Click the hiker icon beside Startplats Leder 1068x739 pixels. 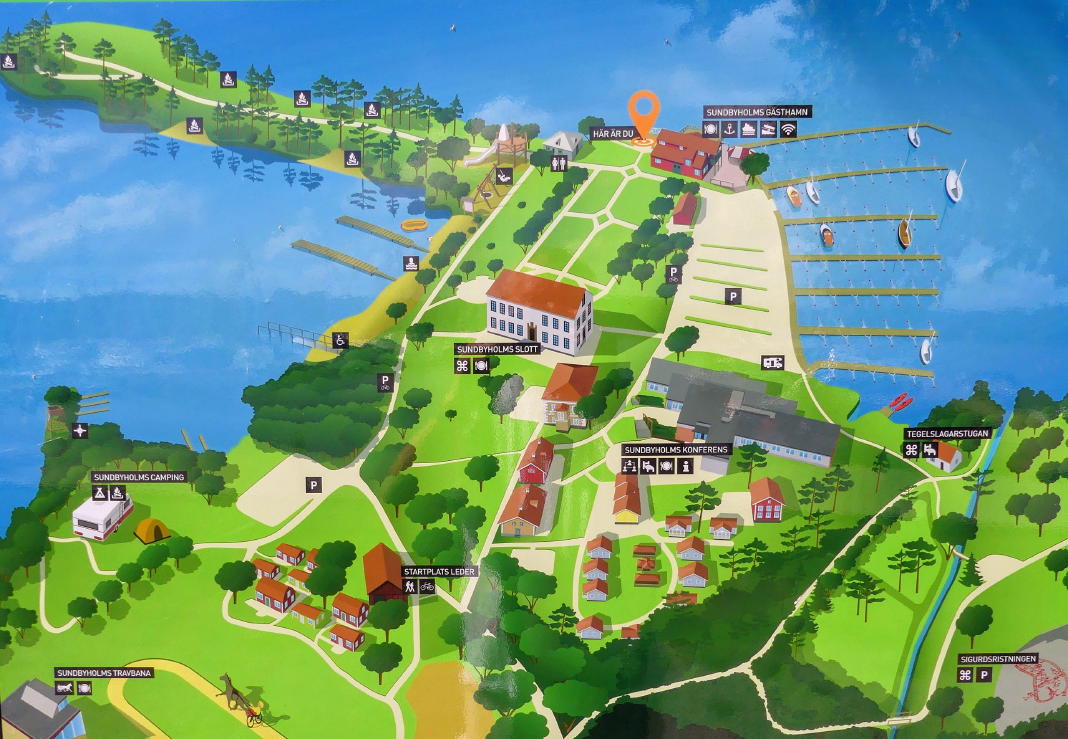[409, 586]
